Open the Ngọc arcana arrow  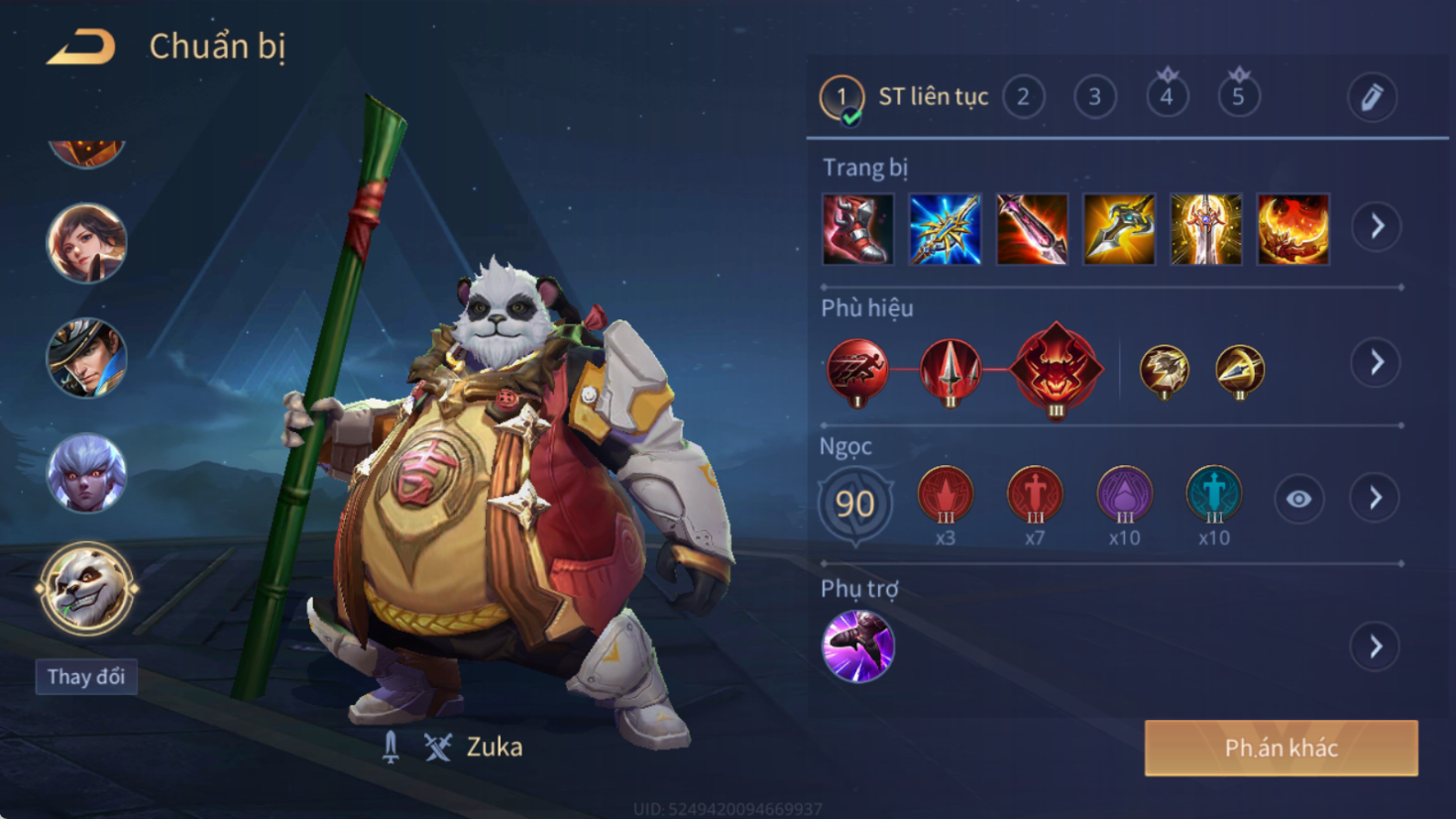pos(1376,498)
